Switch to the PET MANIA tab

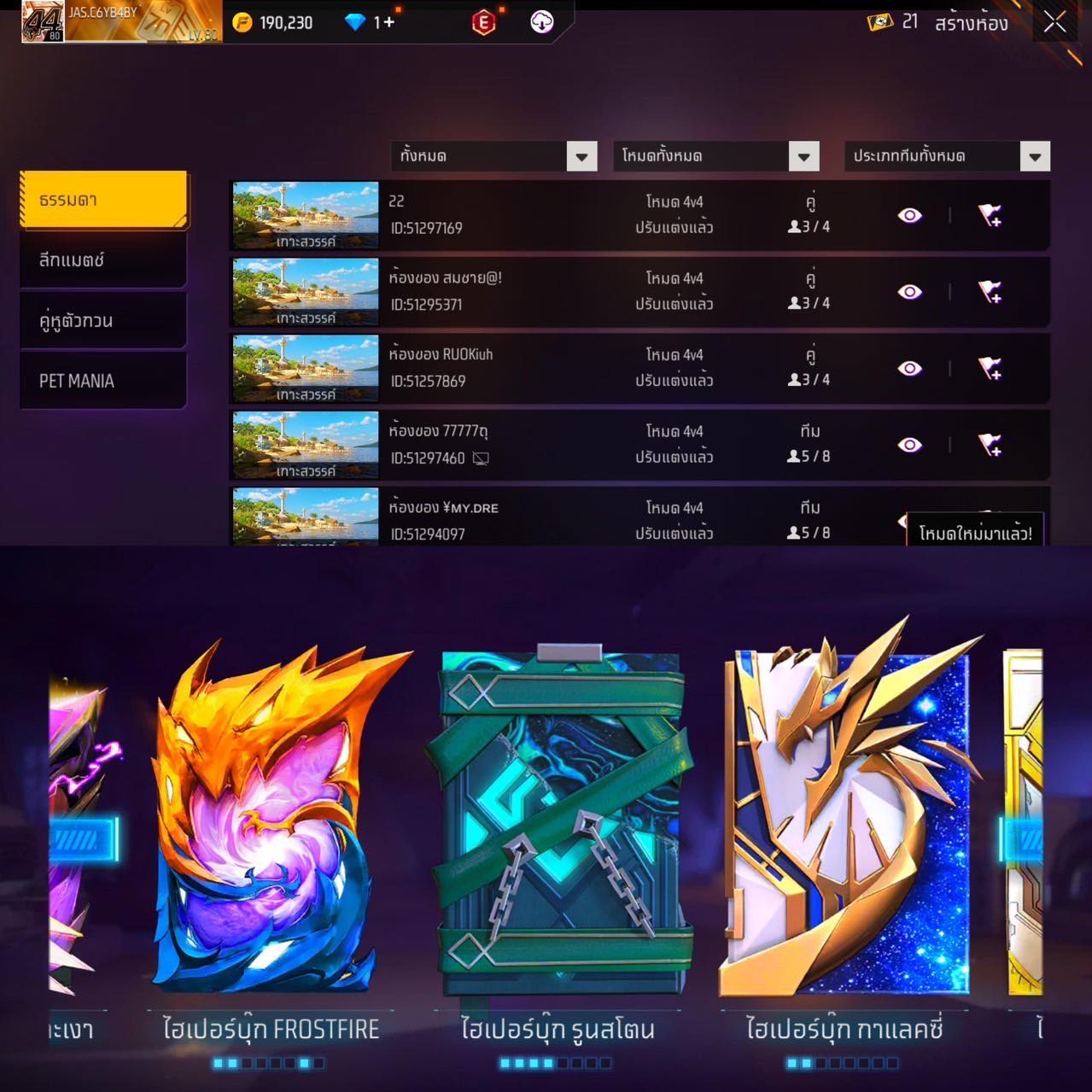point(103,381)
